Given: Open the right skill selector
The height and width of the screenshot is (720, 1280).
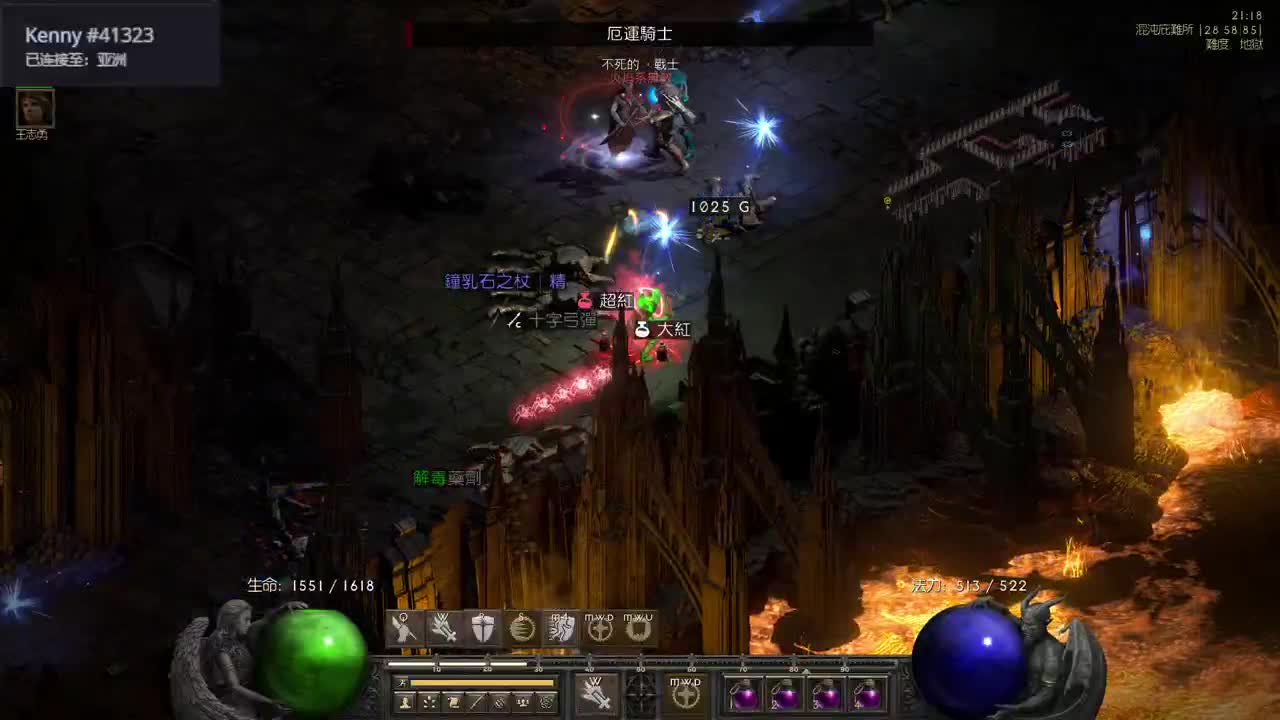Looking at the screenshot, I should [686, 693].
